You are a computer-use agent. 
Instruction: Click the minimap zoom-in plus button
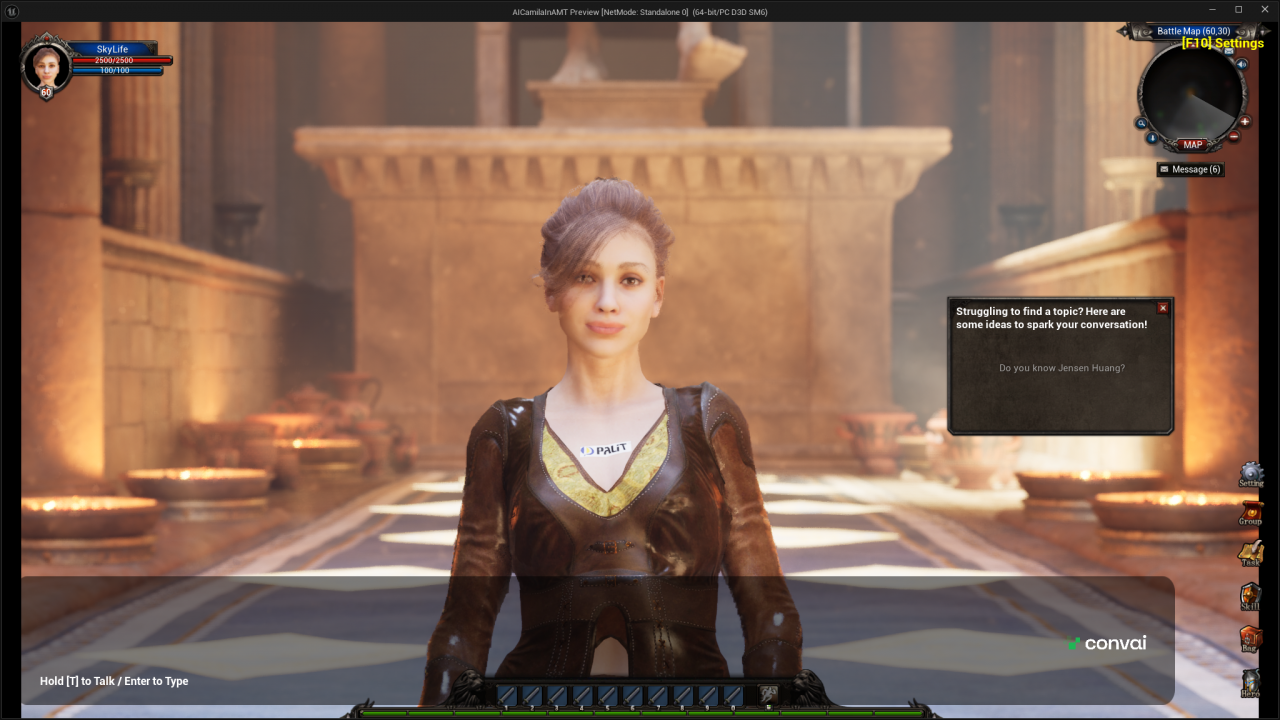tap(1245, 121)
